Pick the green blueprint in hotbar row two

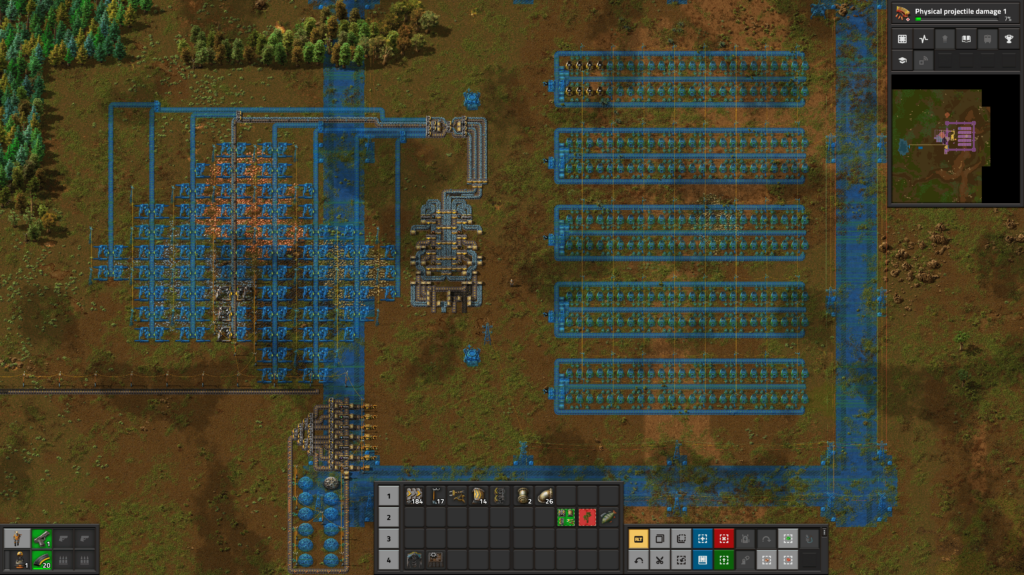tap(565, 517)
